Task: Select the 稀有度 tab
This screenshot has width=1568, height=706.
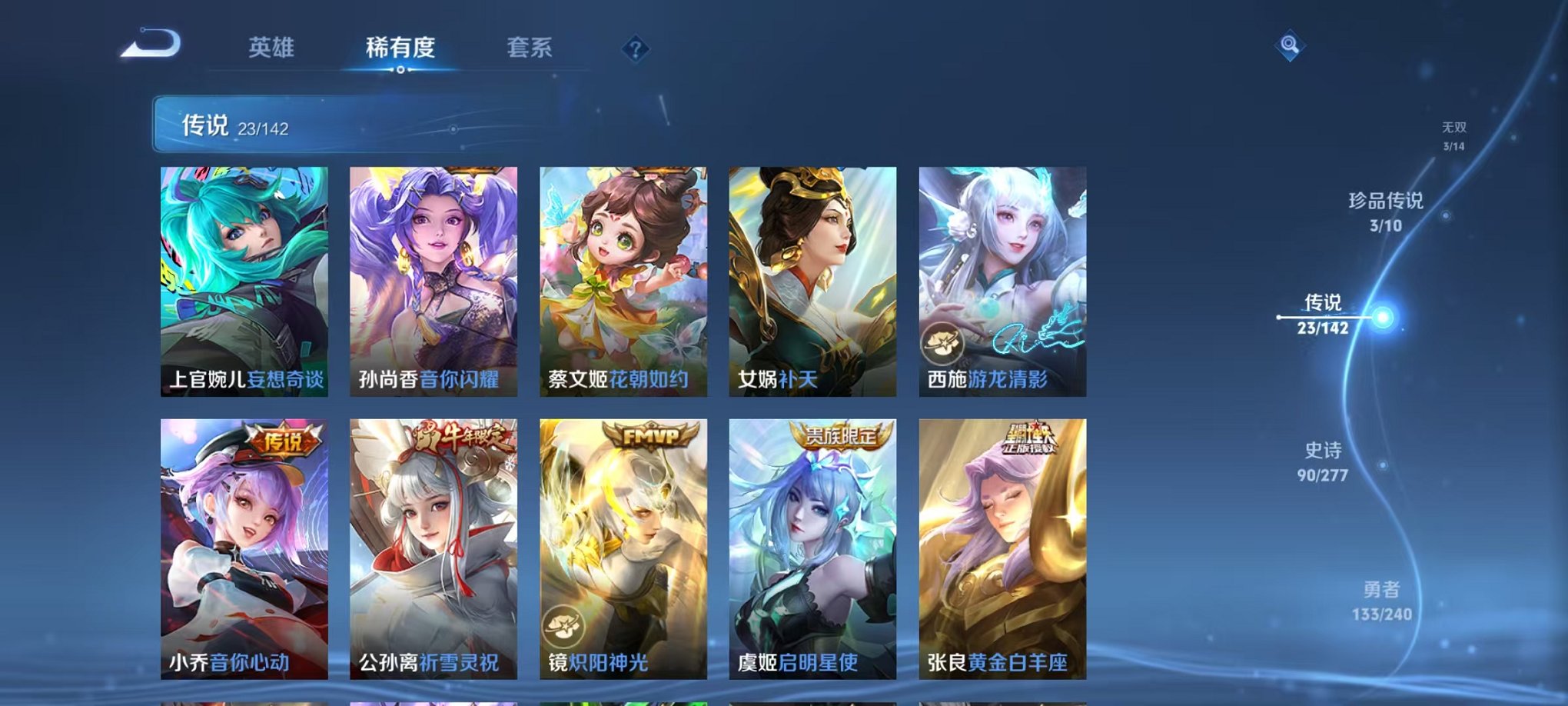Action: click(x=399, y=48)
